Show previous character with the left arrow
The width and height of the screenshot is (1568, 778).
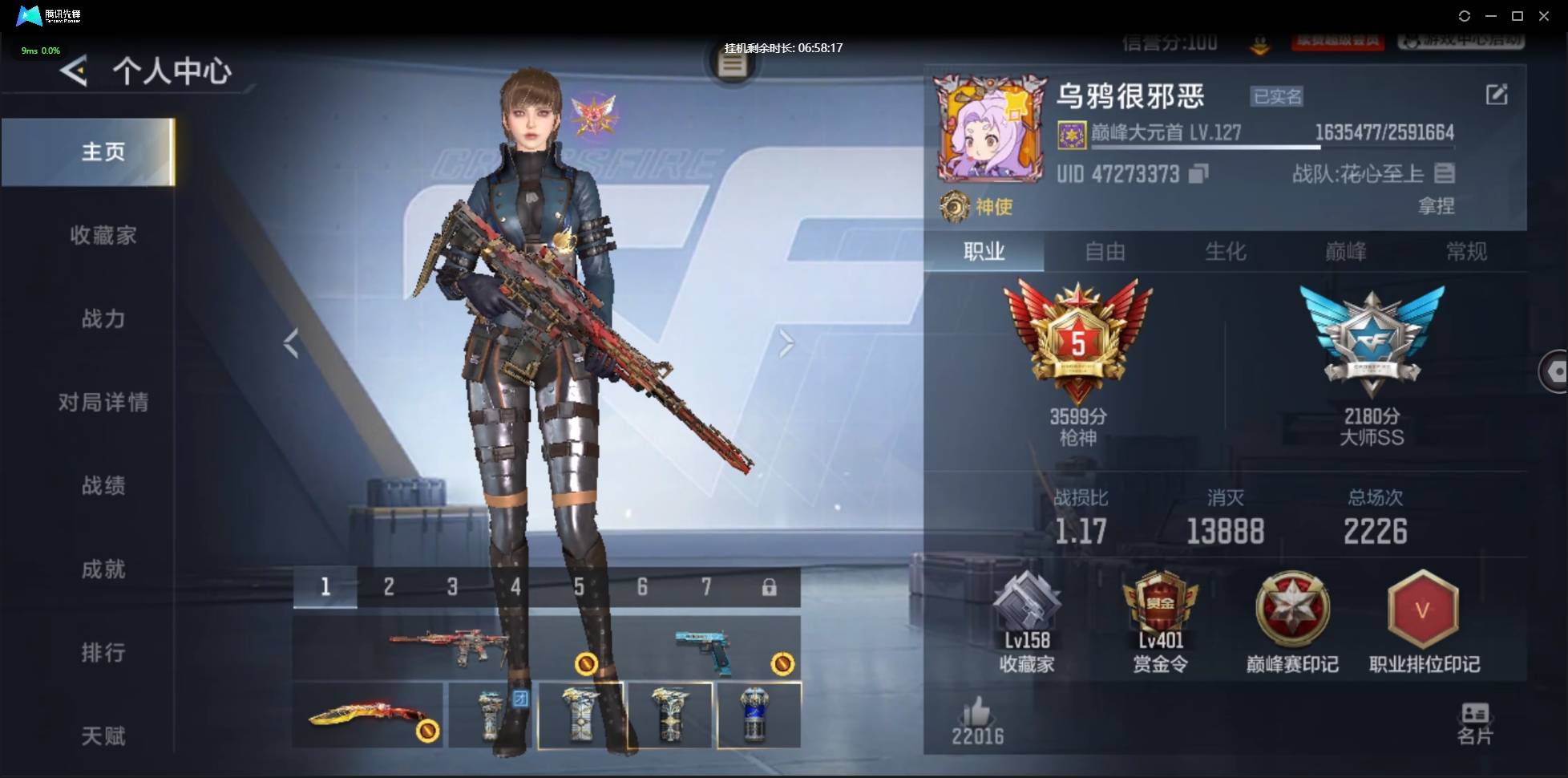[x=289, y=343]
